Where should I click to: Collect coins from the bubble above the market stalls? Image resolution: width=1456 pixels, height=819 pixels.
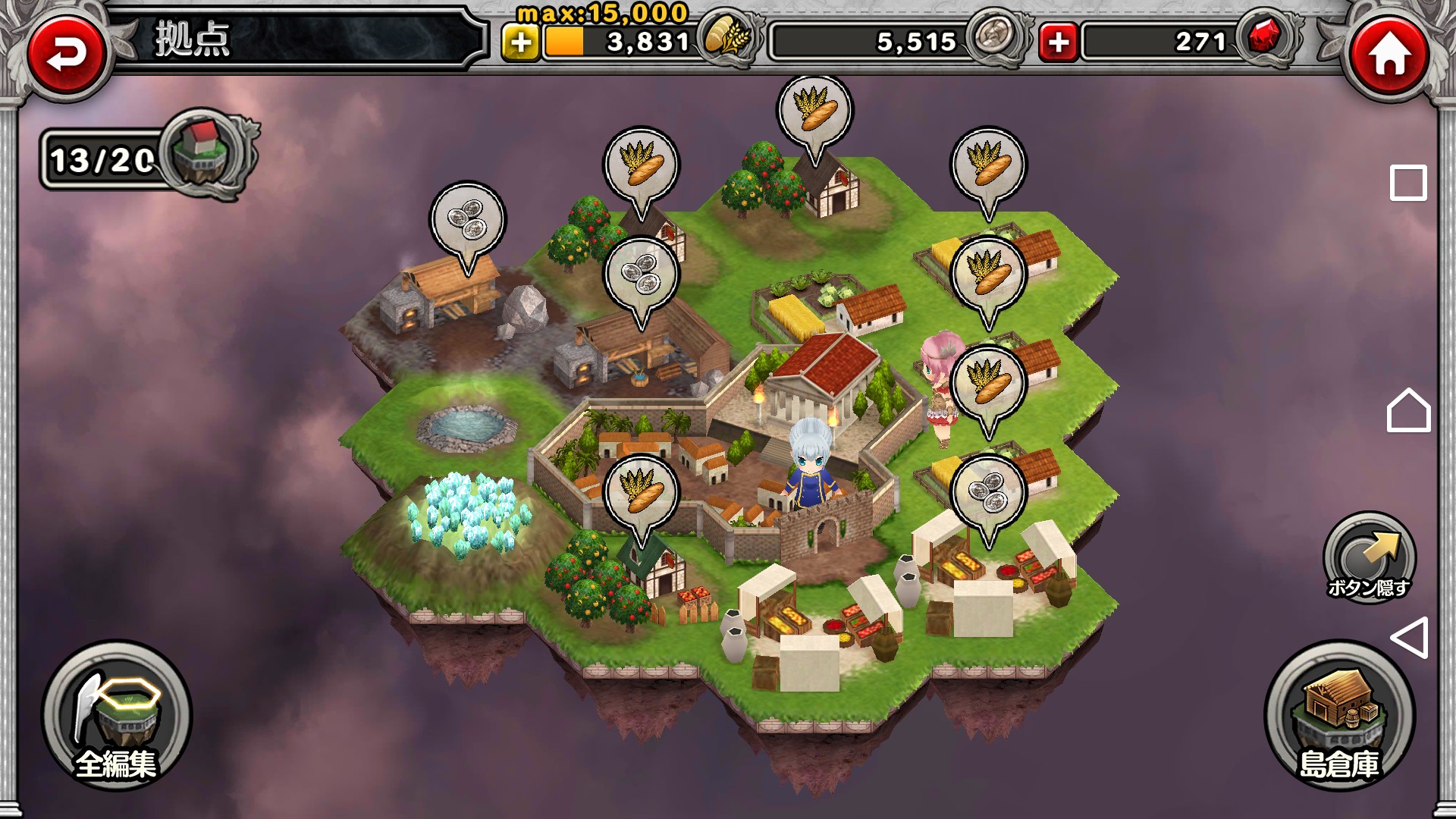(x=987, y=493)
